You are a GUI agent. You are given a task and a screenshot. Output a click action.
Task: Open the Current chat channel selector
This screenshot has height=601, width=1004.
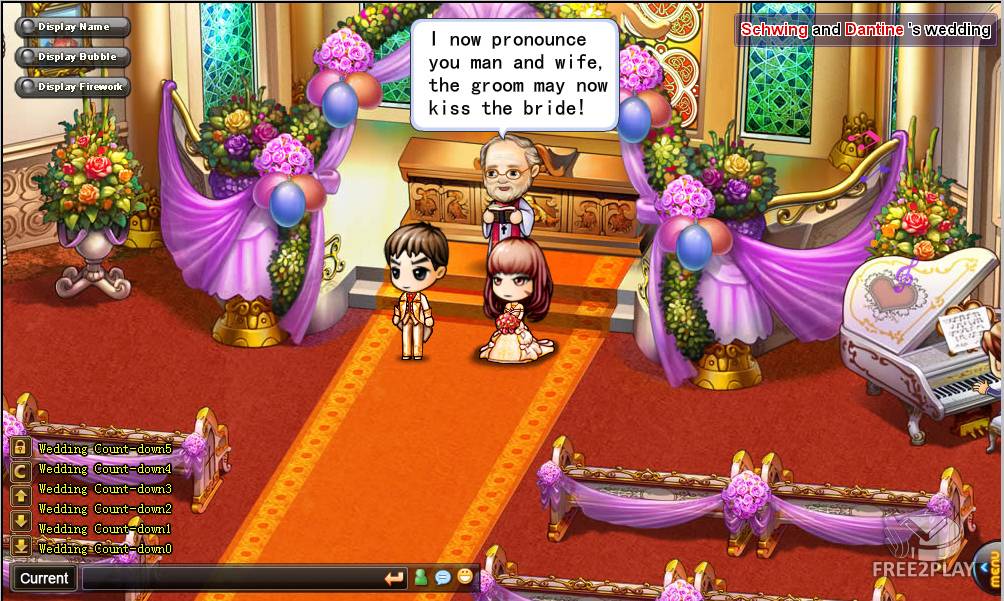[x=44, y=578]
